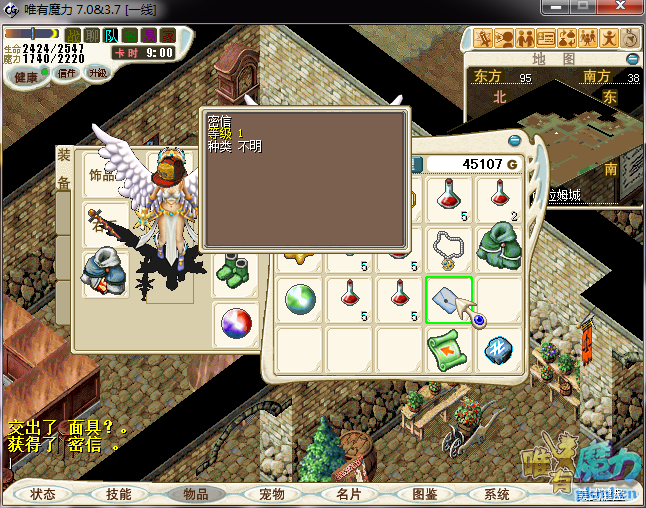Select the green cloak item
Viewport: 646px width, 508px height.
tap(499, 246)
